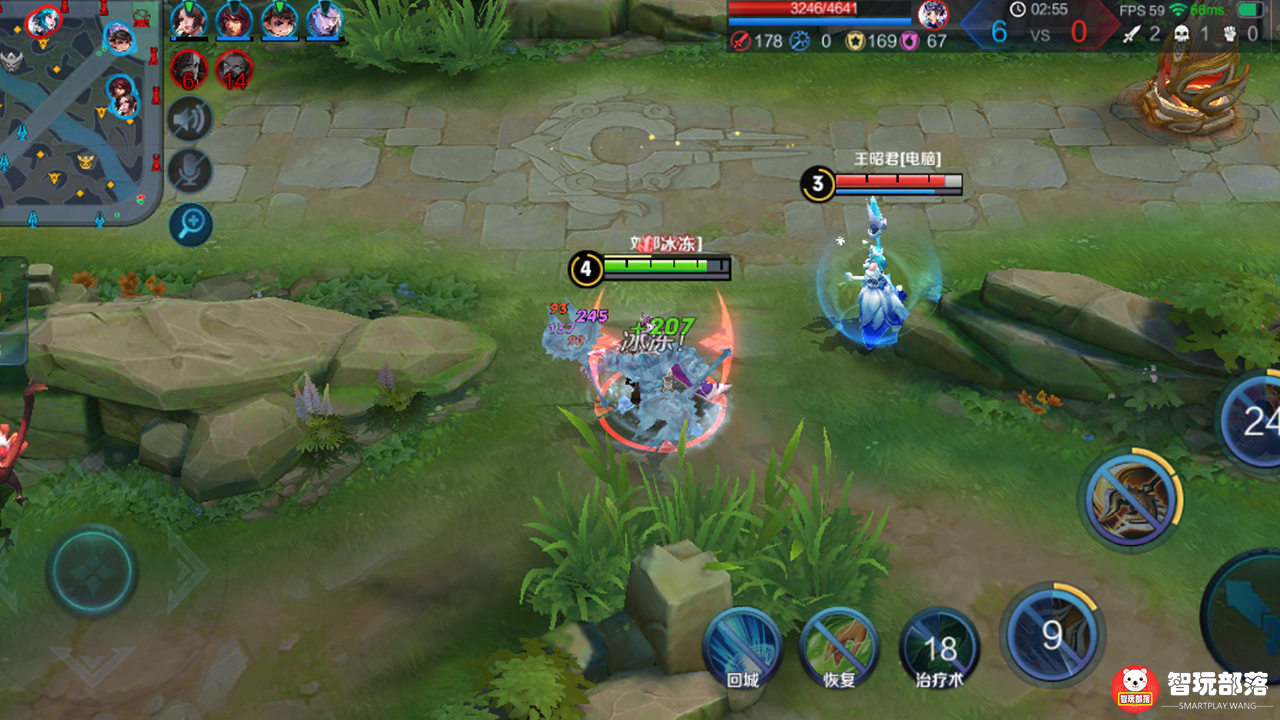This screenshot has height=720, width=1280.
Task: Select the first teammate portrait in the top row
Action: (x=188, y=20)
